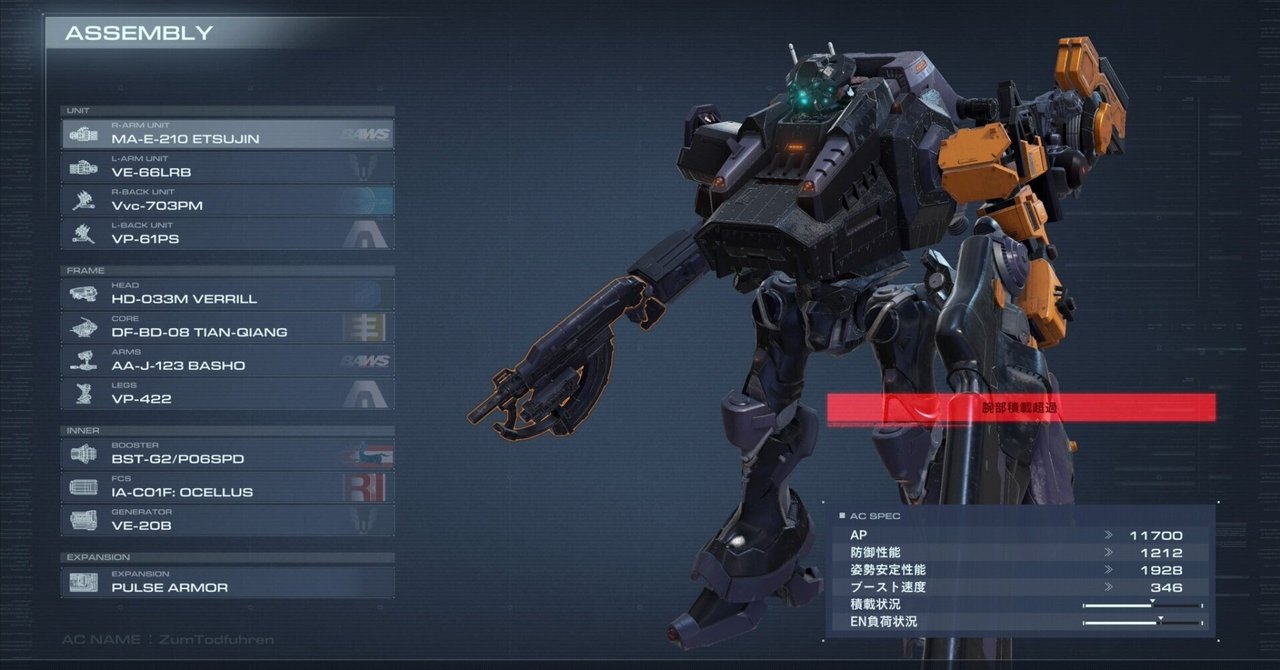The image size is (1280, 670).
Task: Open the Vvc-703PM right back unit slot
Action: click(228, 200)
